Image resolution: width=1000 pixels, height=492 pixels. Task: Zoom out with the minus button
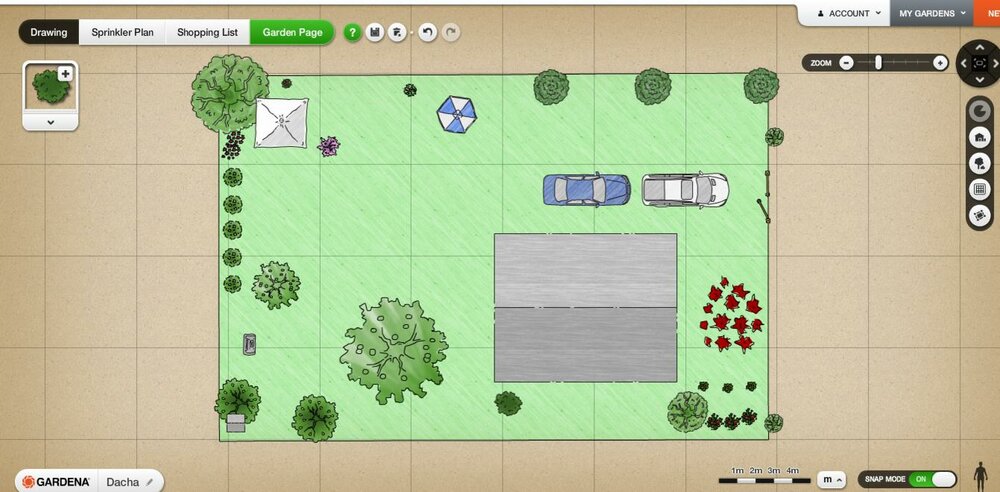(846, 62)
